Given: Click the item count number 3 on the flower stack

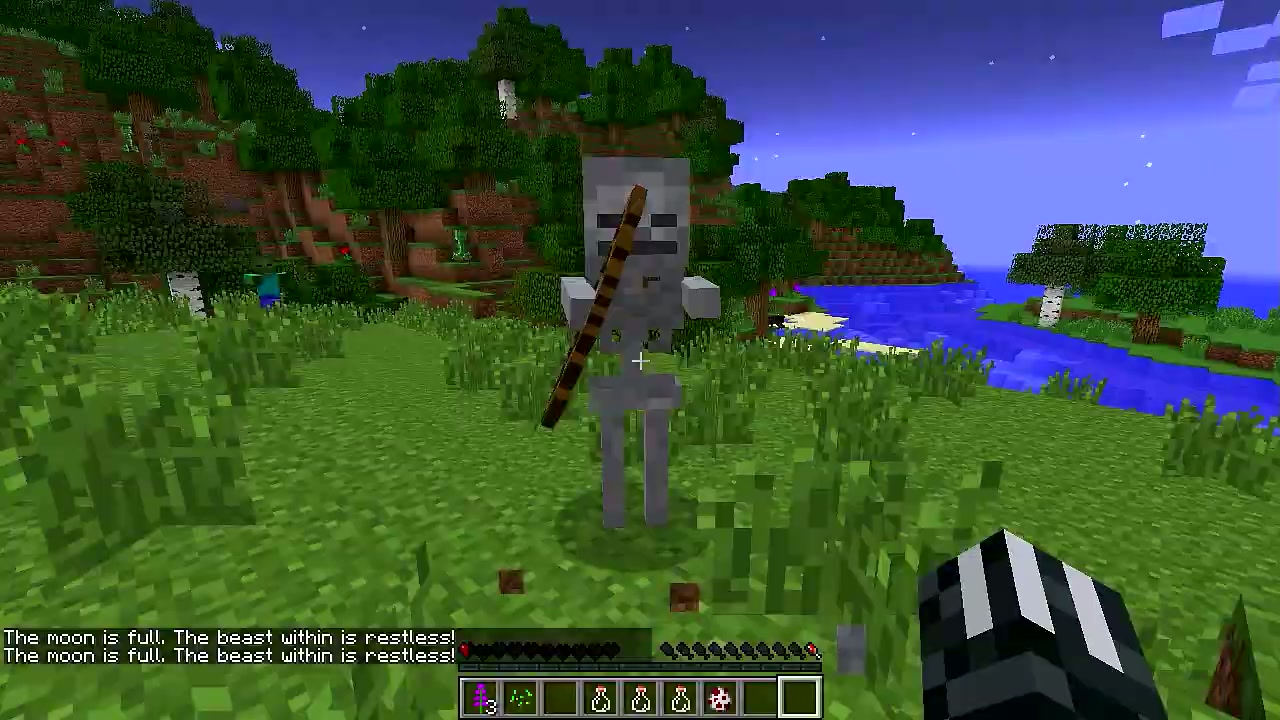Looking at the screenshot, I should pos(493,705).
